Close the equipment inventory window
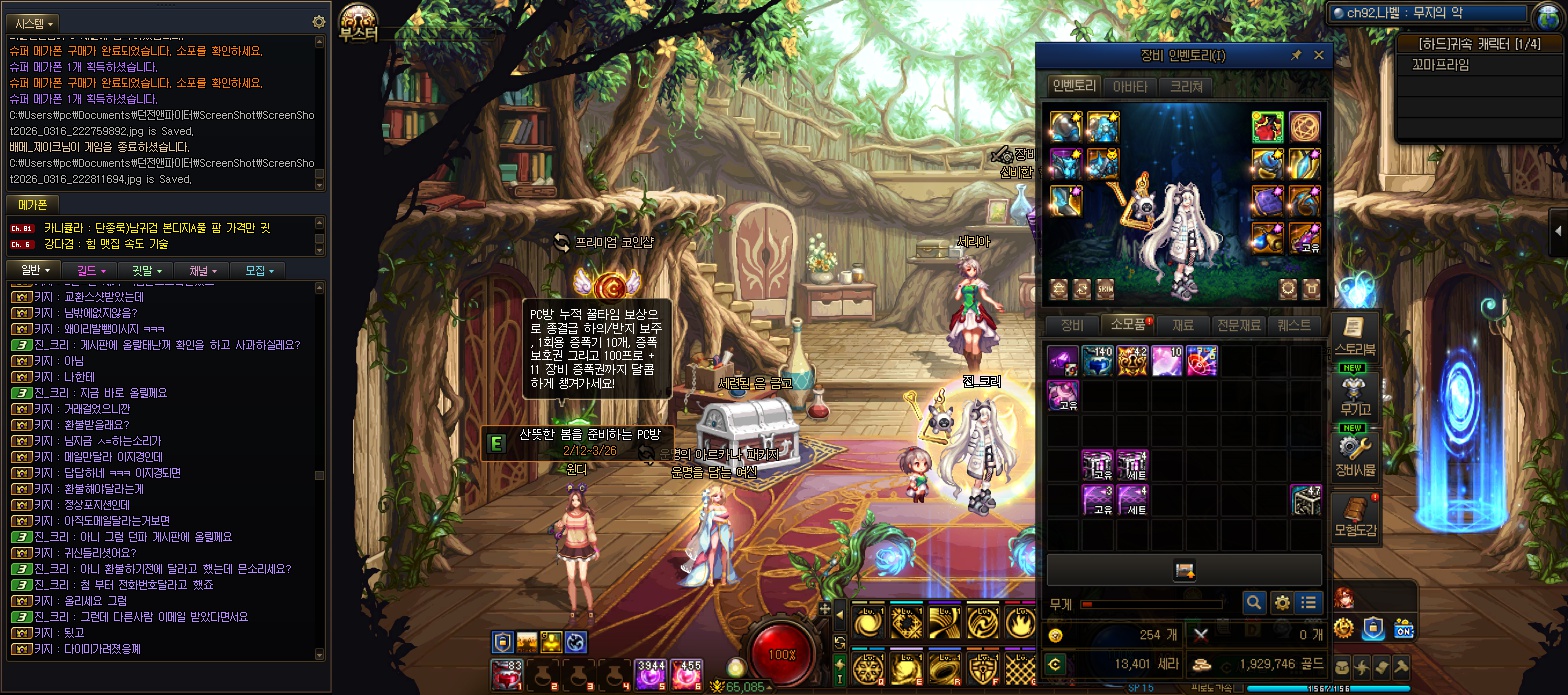This screenshot has width=1568, height=695. (1318, 56)
